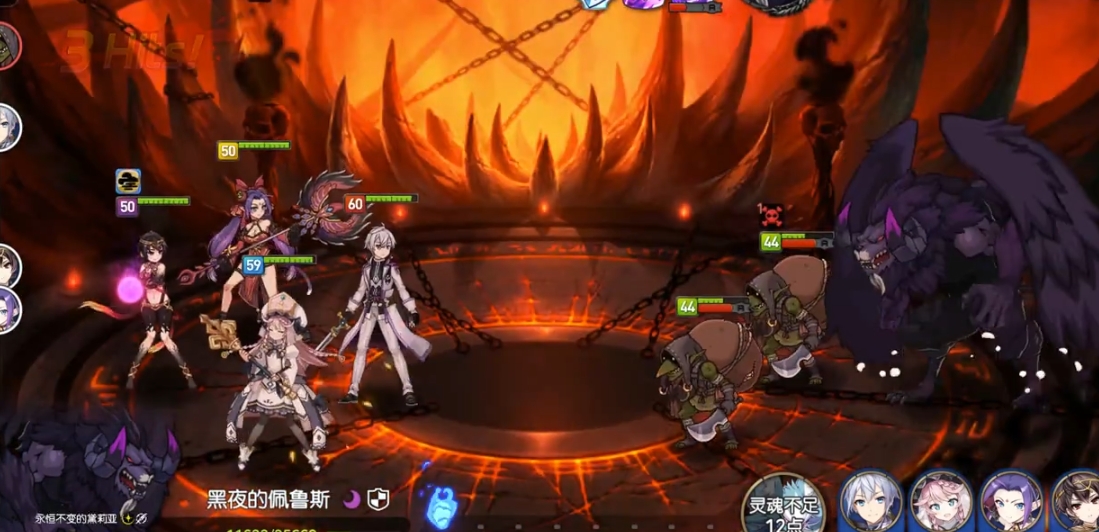The height and width of the screenshot is (532, 1099).
Task: Choose the purple-haired hero skill portrait
Action: point(1010,503)
